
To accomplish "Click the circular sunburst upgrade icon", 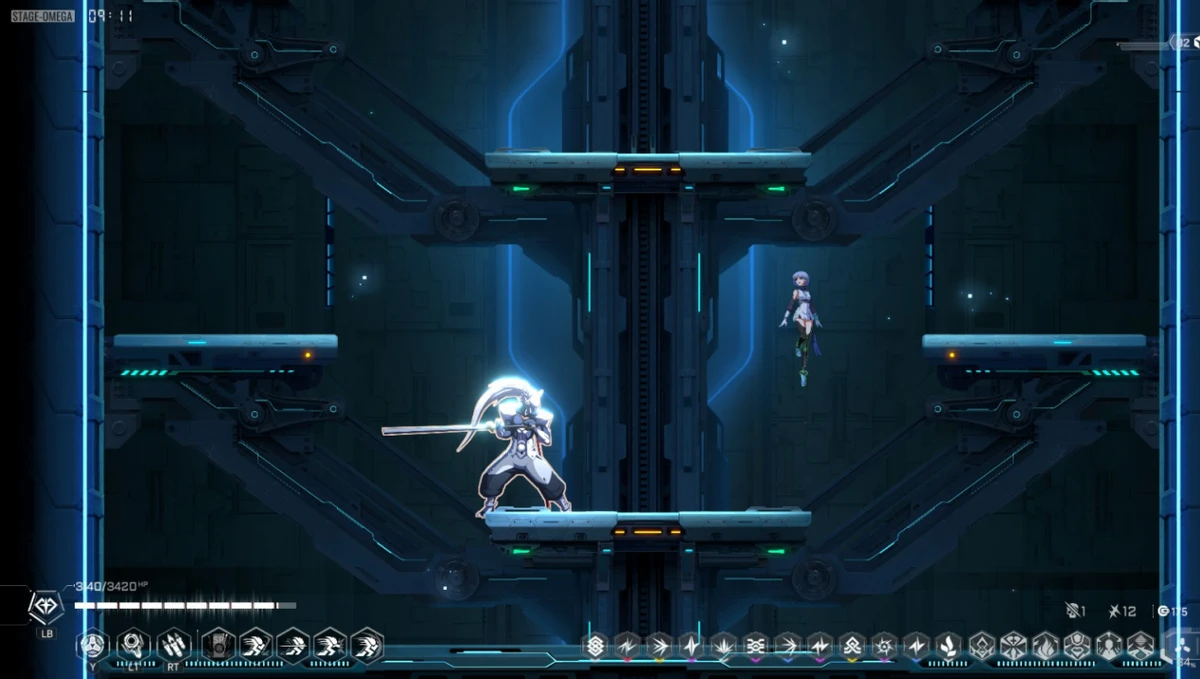I will (884, 646).
